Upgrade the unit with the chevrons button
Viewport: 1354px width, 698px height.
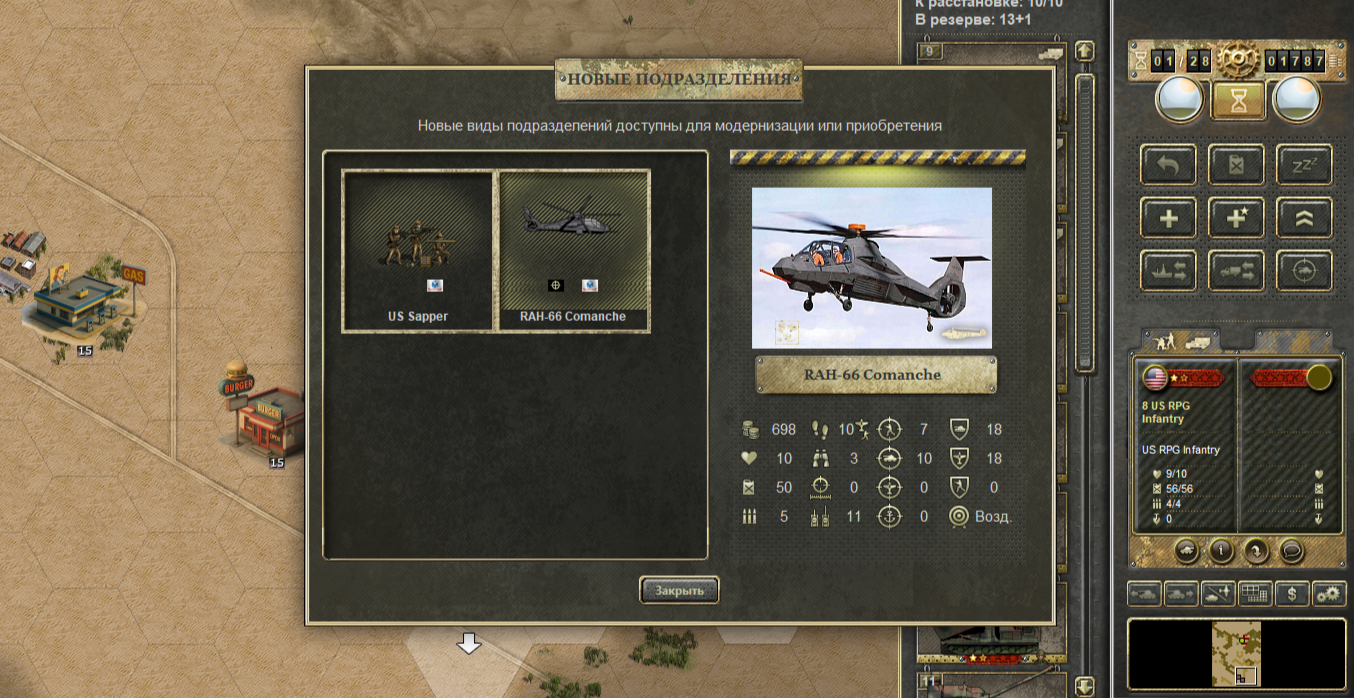coord(1303,218)
